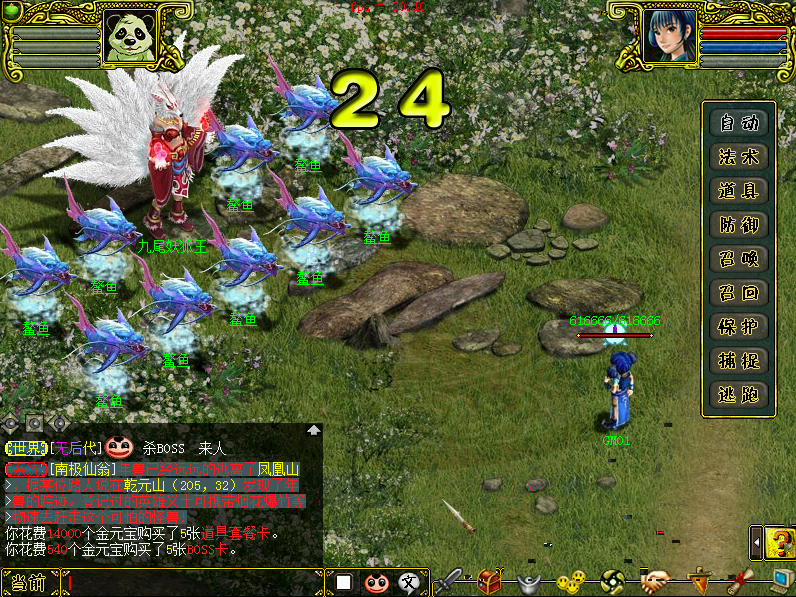Choose the 道具 item command
This screenshot has width=796, height=597.
pyautogui.click(x=739, y=191)
